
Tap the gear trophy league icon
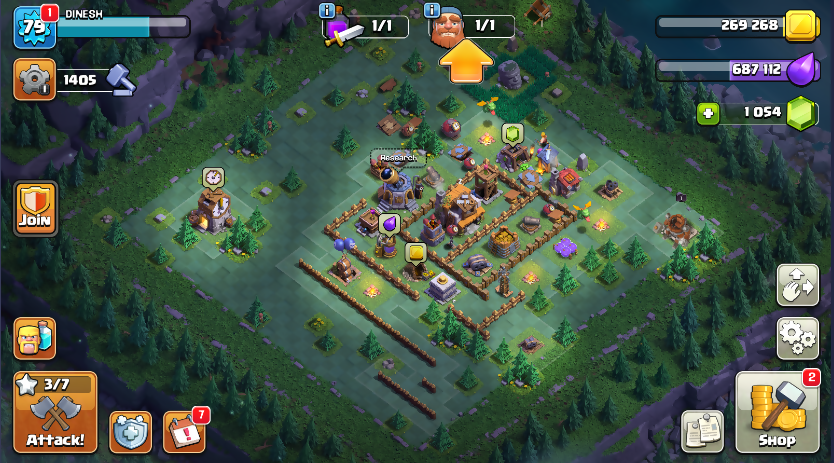[x=34, y=79]
